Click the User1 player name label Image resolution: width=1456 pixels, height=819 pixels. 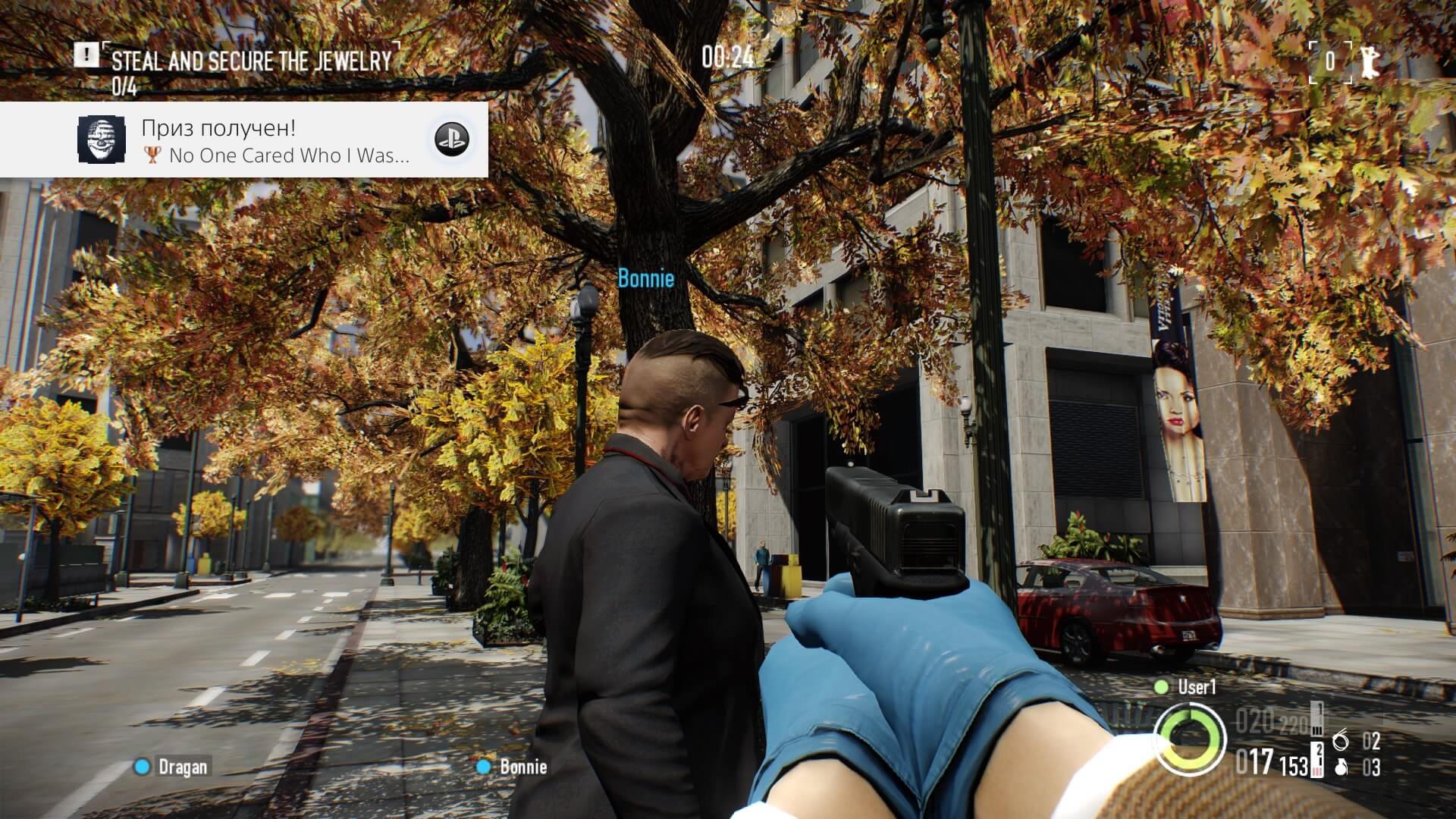click(1196, 687)
